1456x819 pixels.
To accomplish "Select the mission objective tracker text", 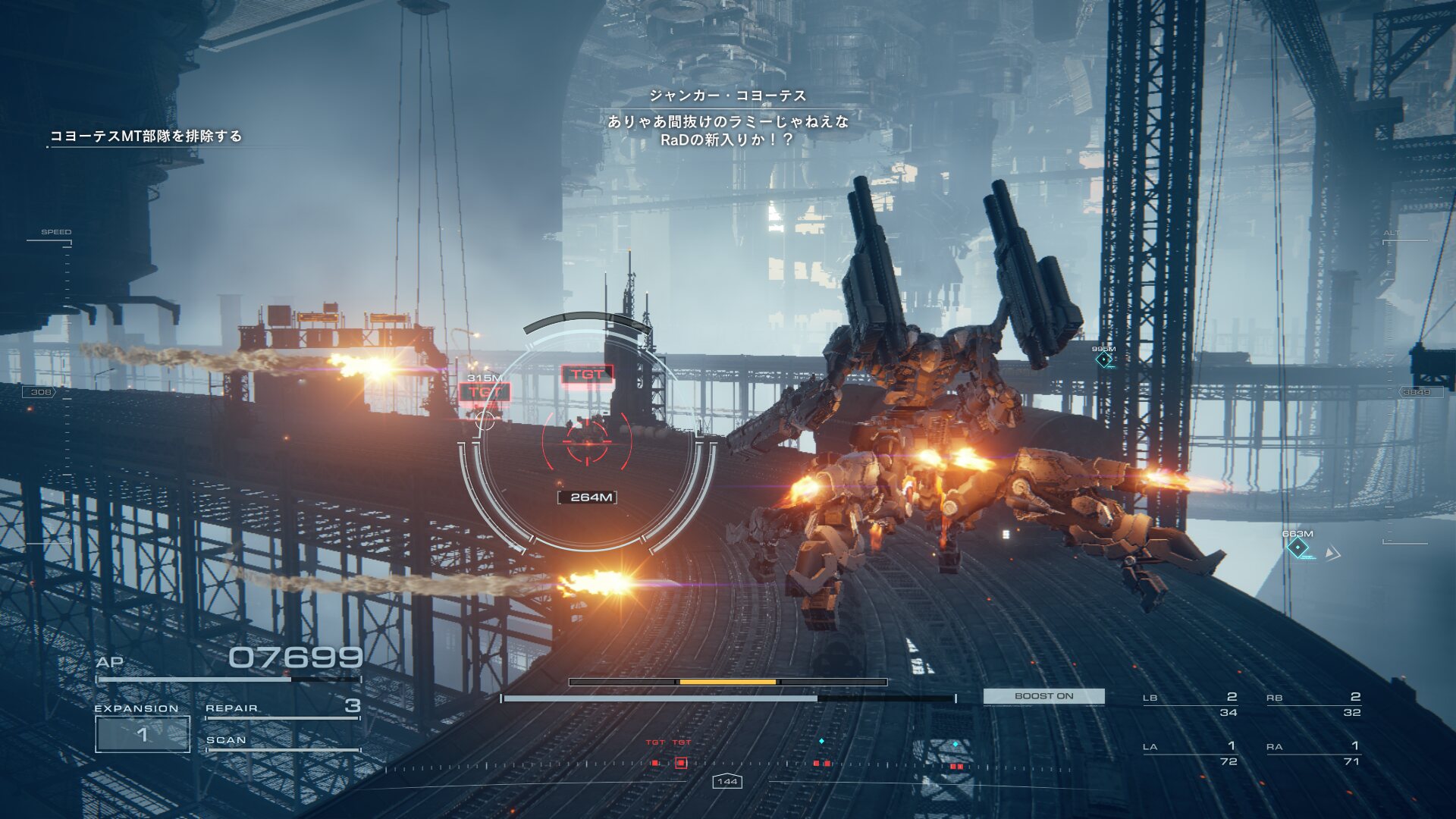I will [x=146, y=136].
